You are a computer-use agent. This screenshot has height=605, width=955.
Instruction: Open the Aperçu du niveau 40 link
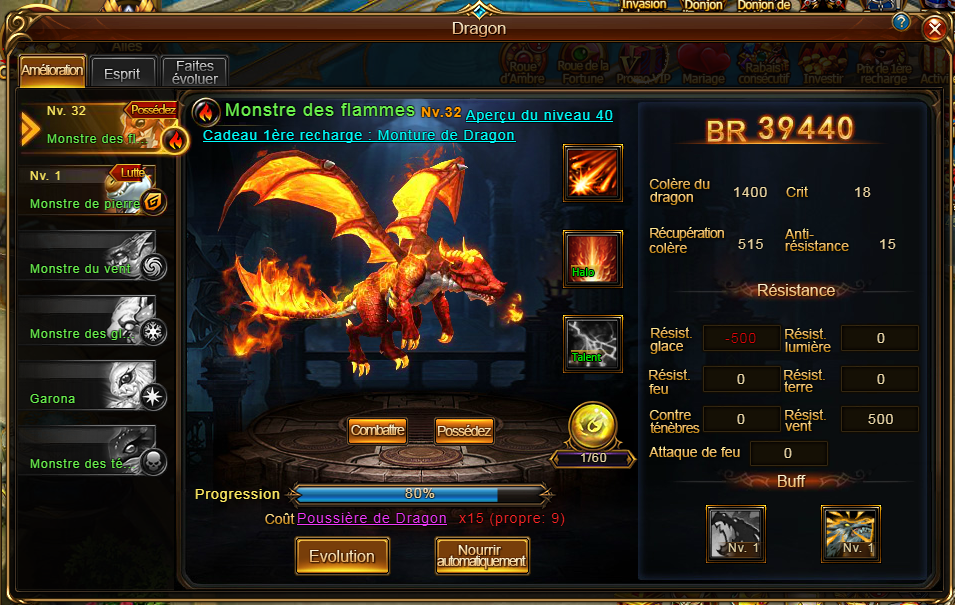[x=539, y=115]
